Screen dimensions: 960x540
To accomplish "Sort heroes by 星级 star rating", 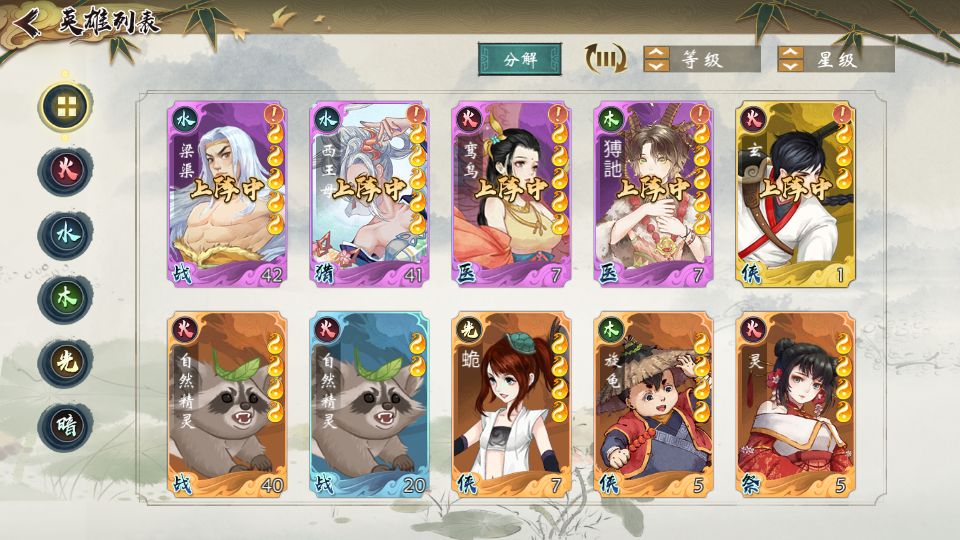I will point(835,59).
